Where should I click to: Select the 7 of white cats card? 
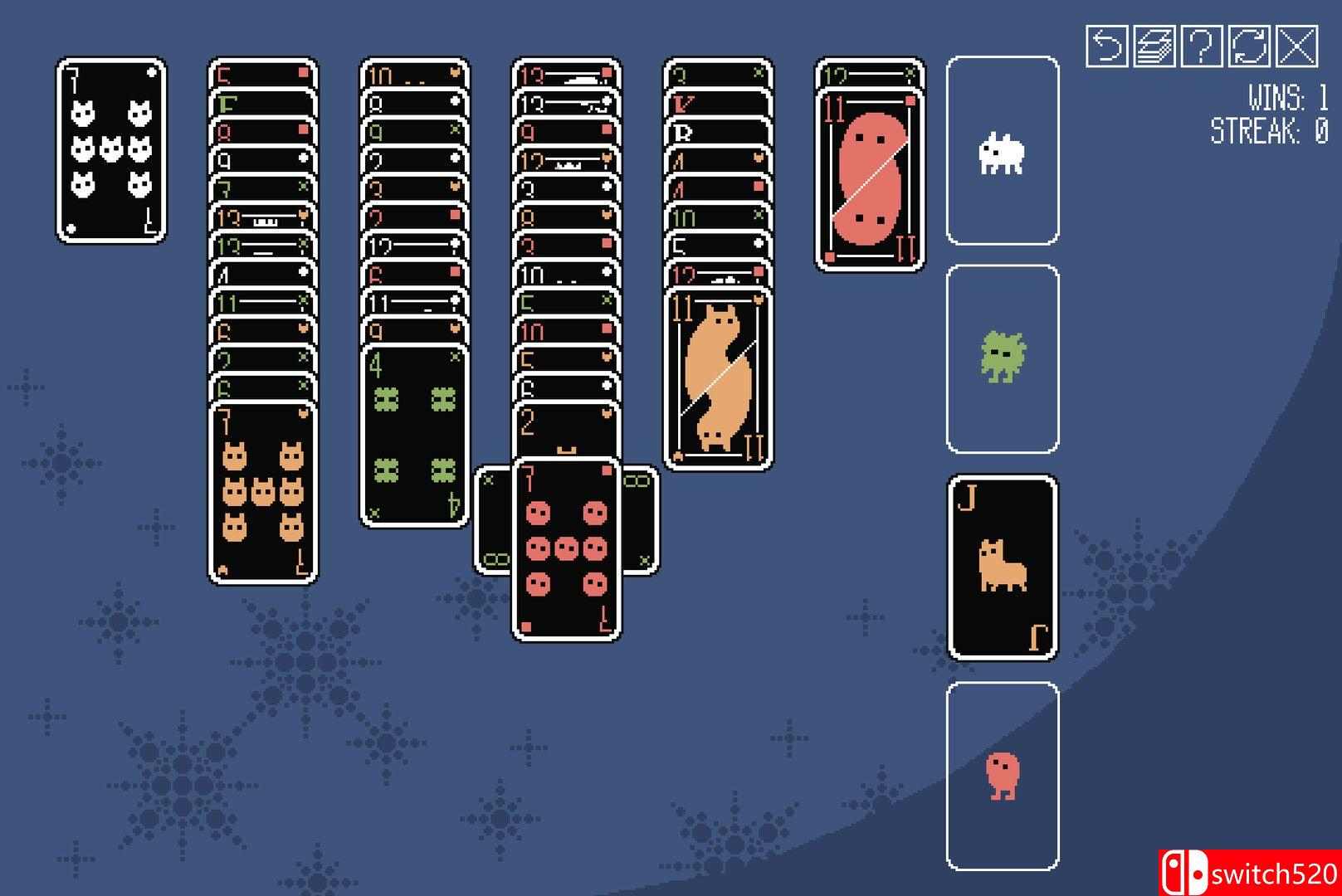coord(108,149)
